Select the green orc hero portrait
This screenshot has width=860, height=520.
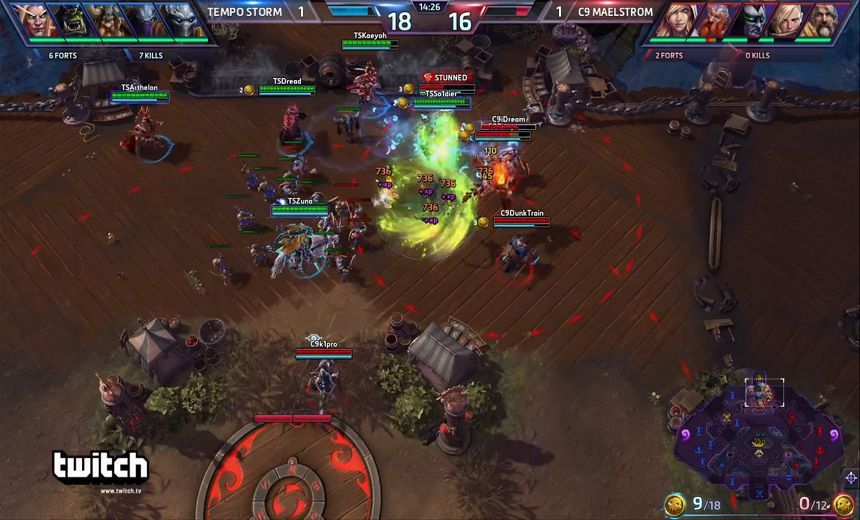click(x=70, y=20)
